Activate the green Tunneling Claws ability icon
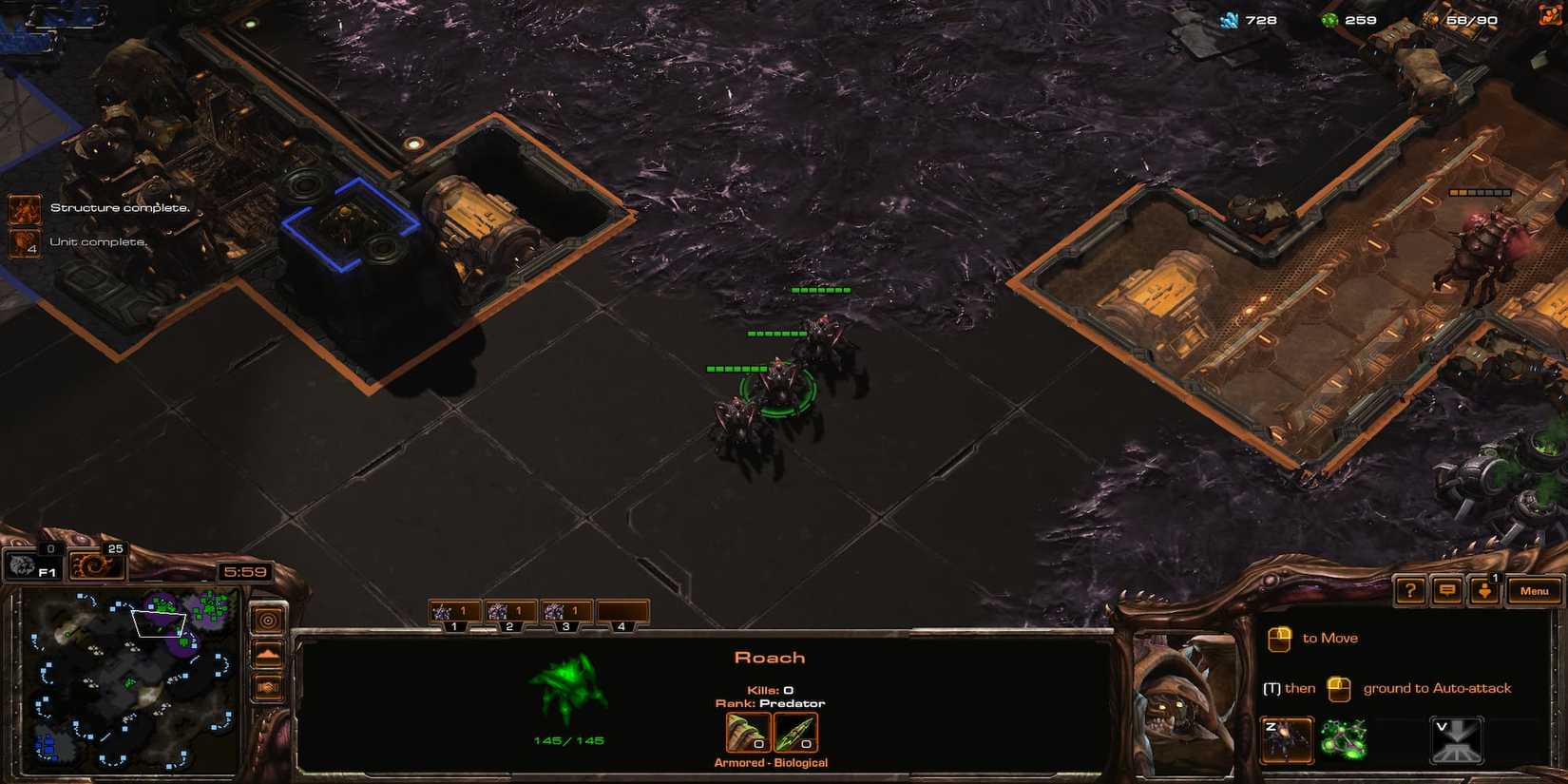The image size is (1568, 784). (x=1342, y=736)
